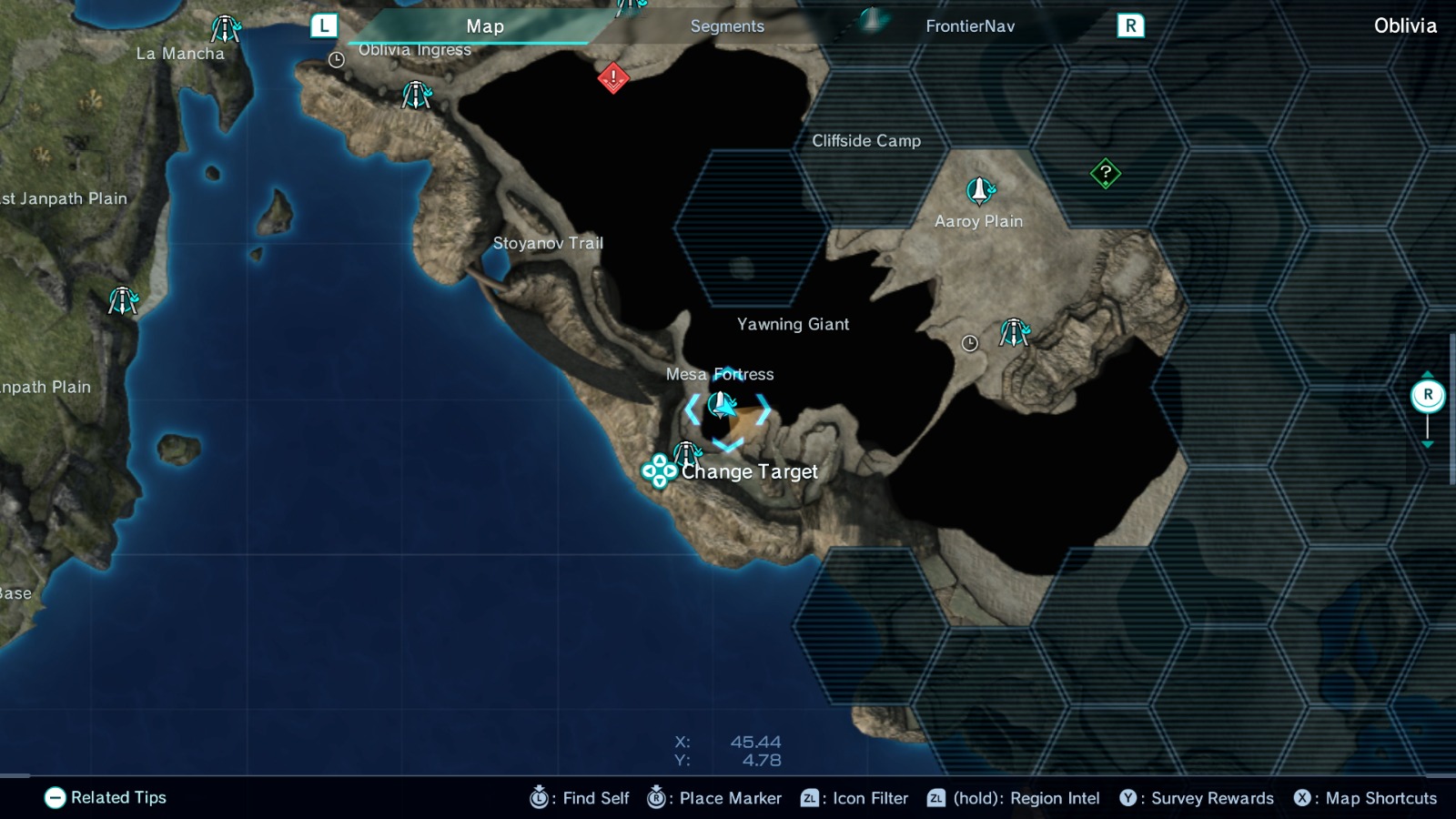Click the red alert marker north of Yawning Giant
The height and width of the screenshot is (819, 1456).
pos(613,77)
